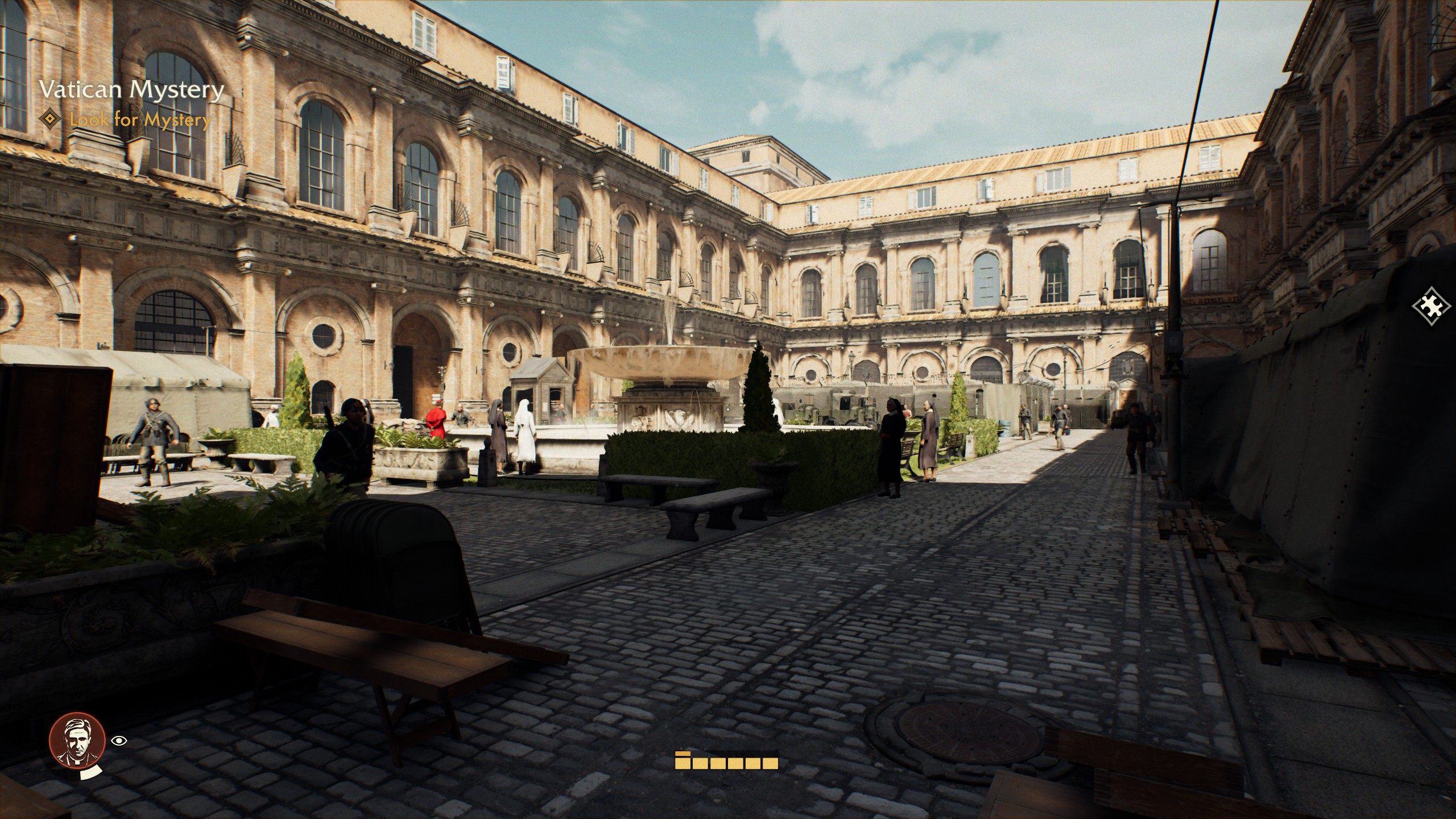
Task: Select the Look for Mystery objective
Action: point(140,120)
